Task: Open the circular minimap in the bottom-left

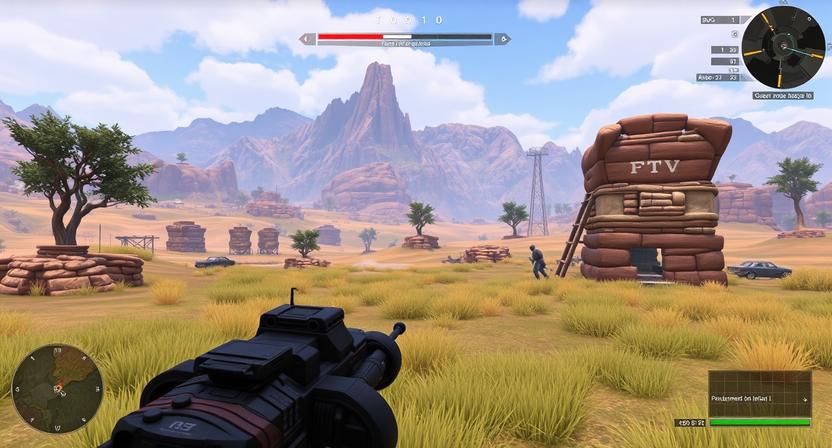Action: point(57,388)
